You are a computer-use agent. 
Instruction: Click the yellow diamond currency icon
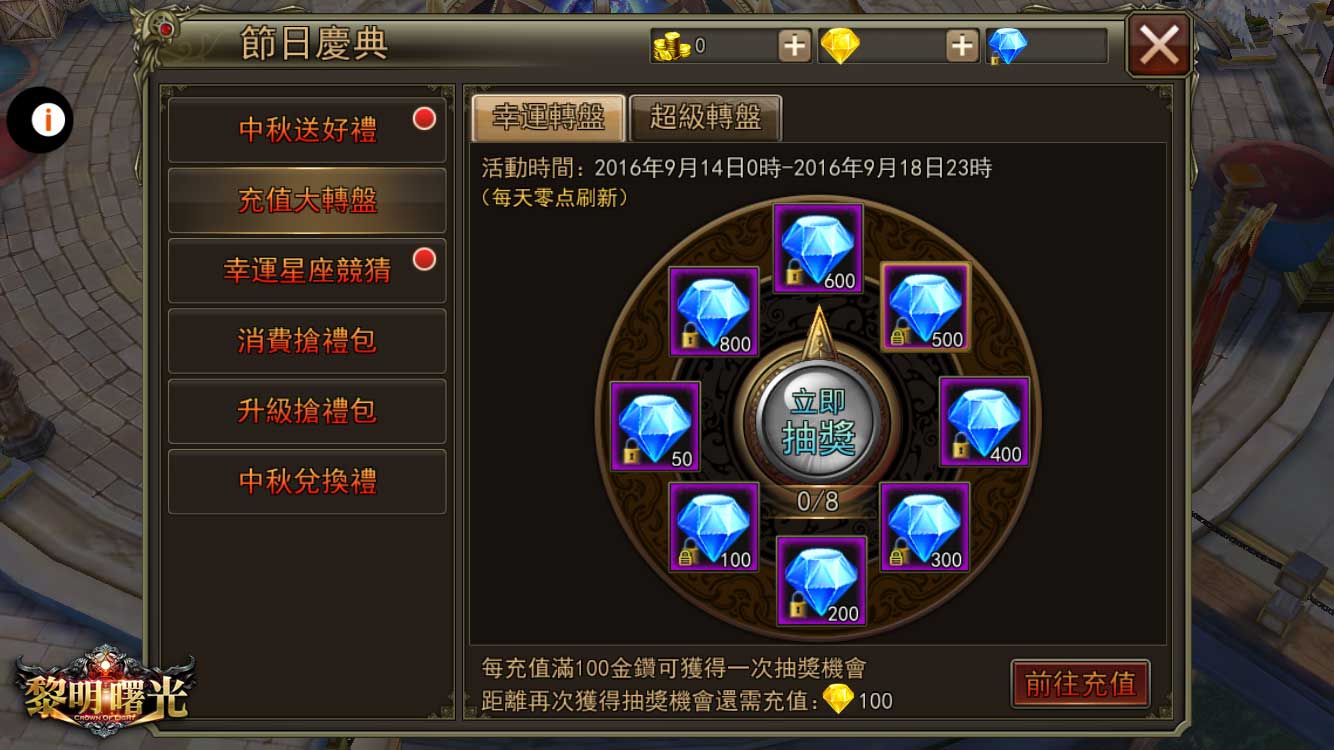[841, 44]
